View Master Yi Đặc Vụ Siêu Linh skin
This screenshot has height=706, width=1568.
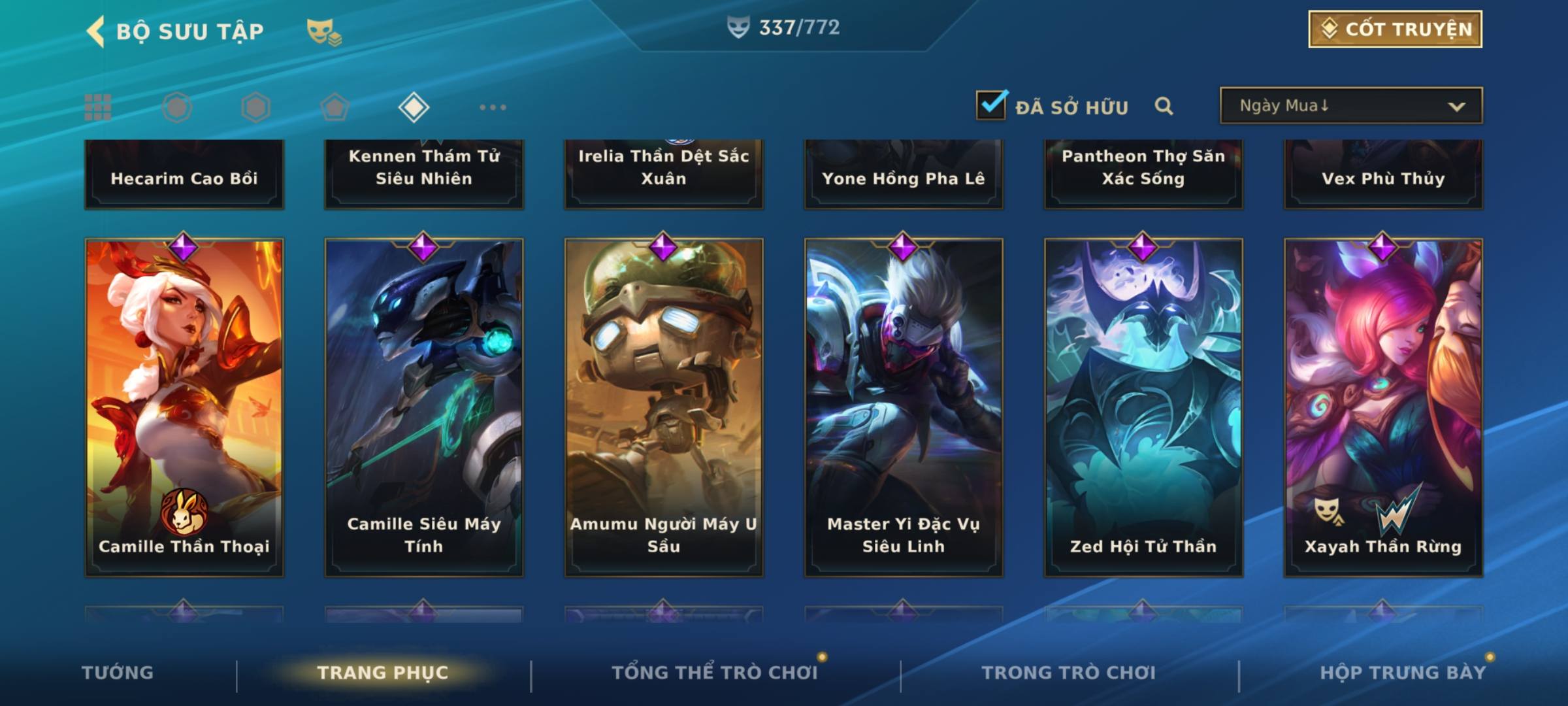(x=904, y=407)
